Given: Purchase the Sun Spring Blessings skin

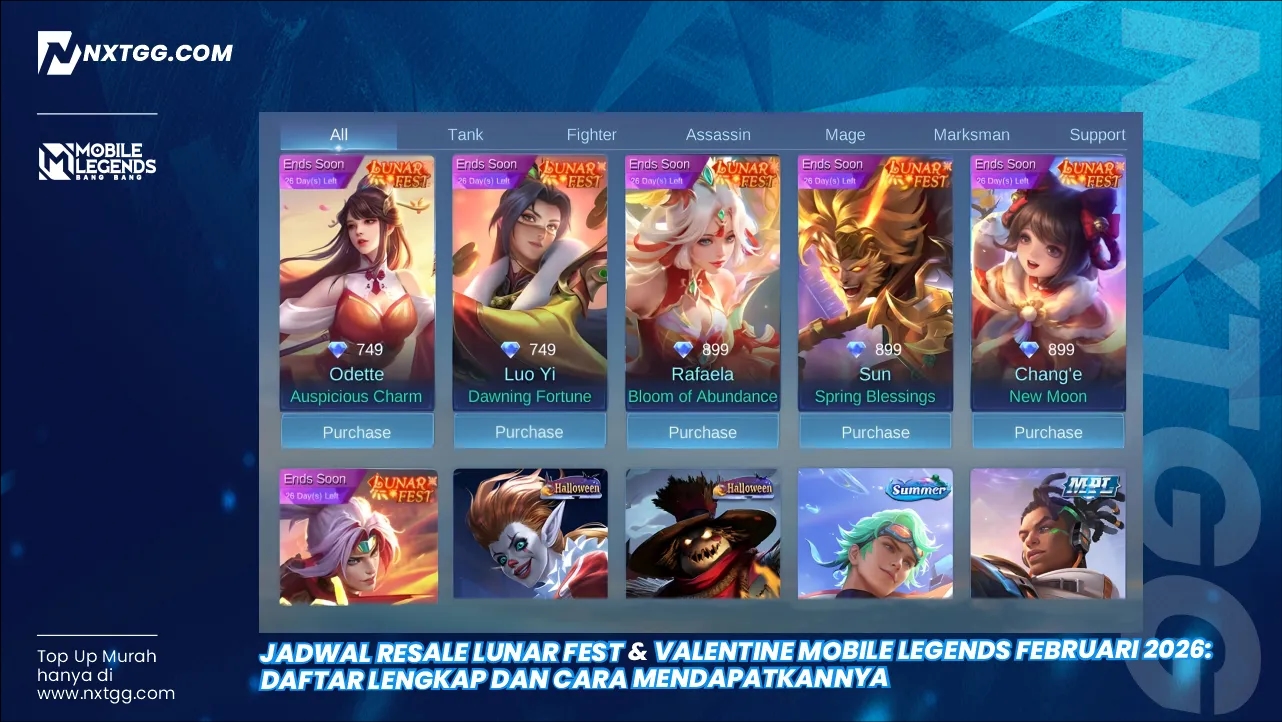Looking at the screenshot, I should click(x=875, y=431).
